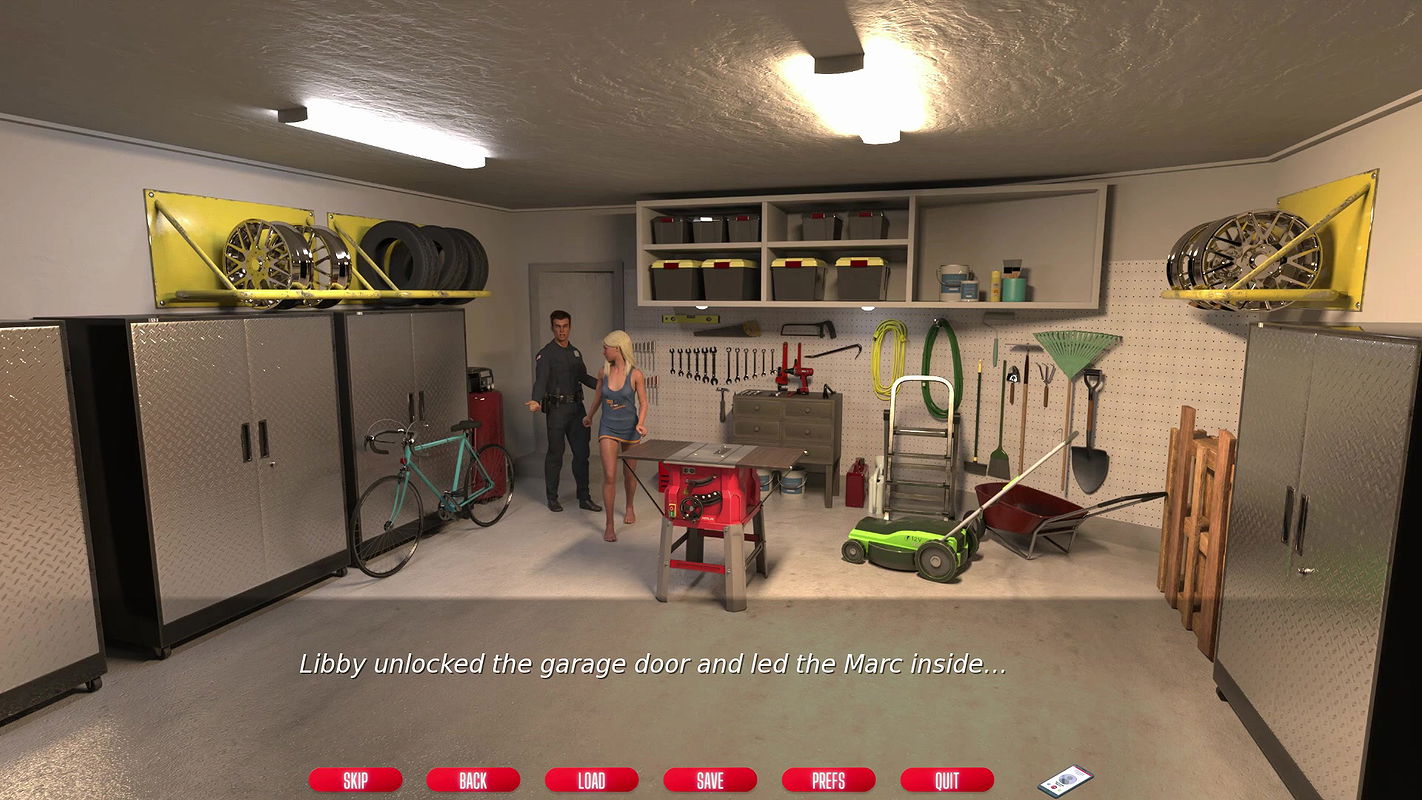Open preferences with the Prefs button
The image size is (1422, 800).
tap(828, 780)
